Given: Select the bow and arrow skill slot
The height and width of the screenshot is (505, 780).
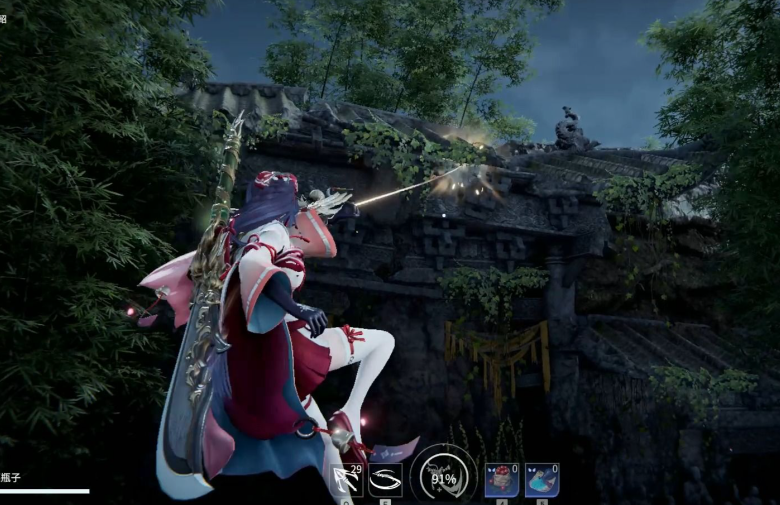Looking at the screenshot, I should [347, 480].
